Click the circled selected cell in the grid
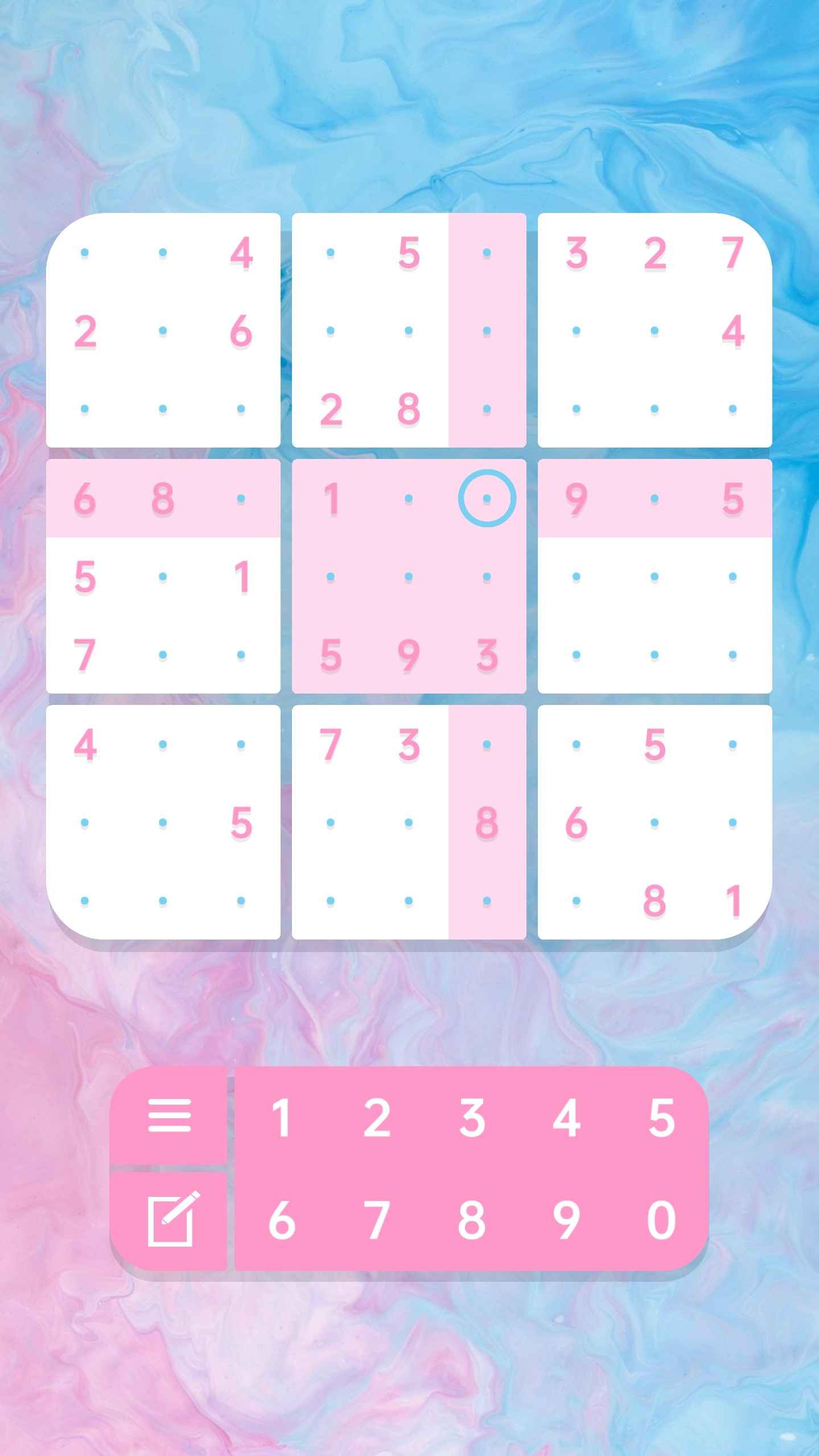 click(486, 498)
